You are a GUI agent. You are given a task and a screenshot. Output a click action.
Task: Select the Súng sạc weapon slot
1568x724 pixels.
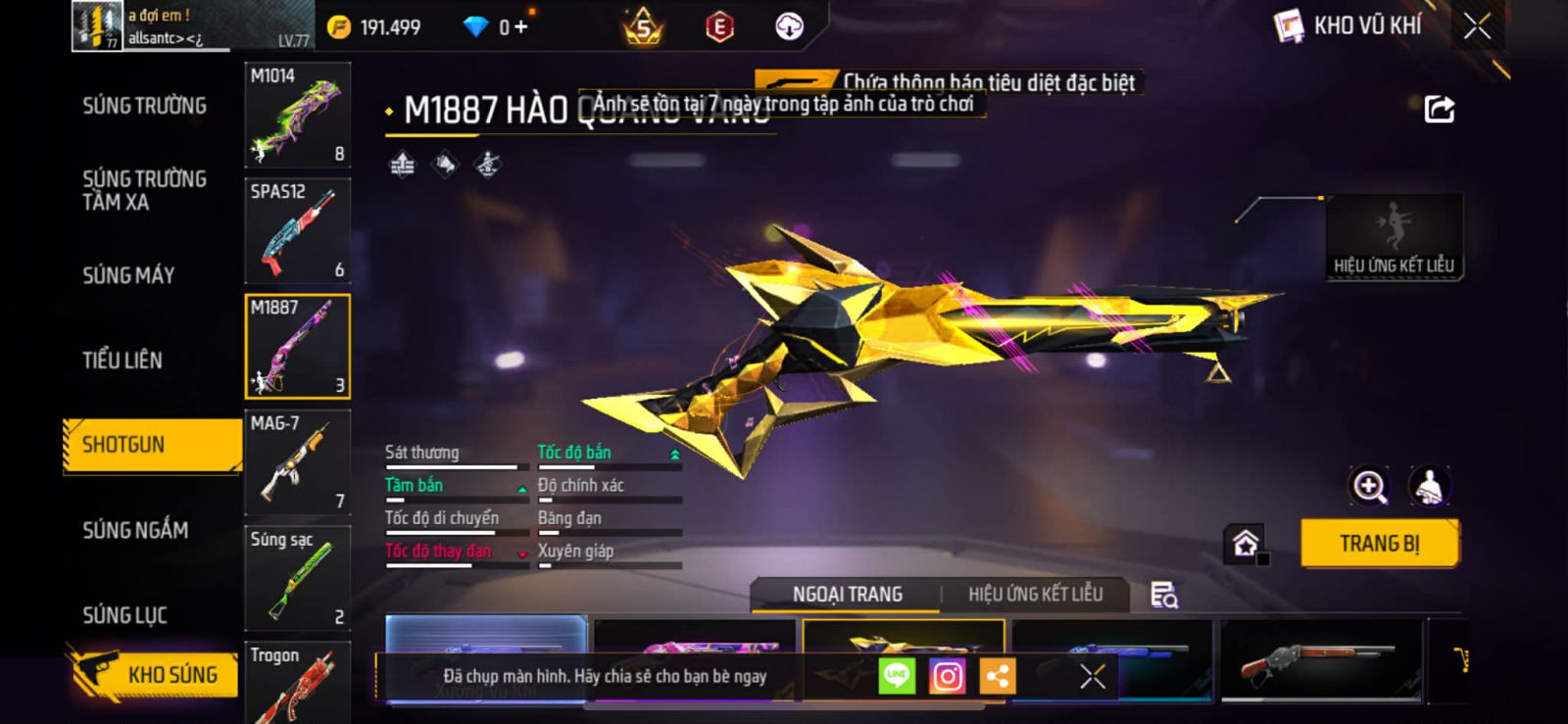click(x=297, y=577)
